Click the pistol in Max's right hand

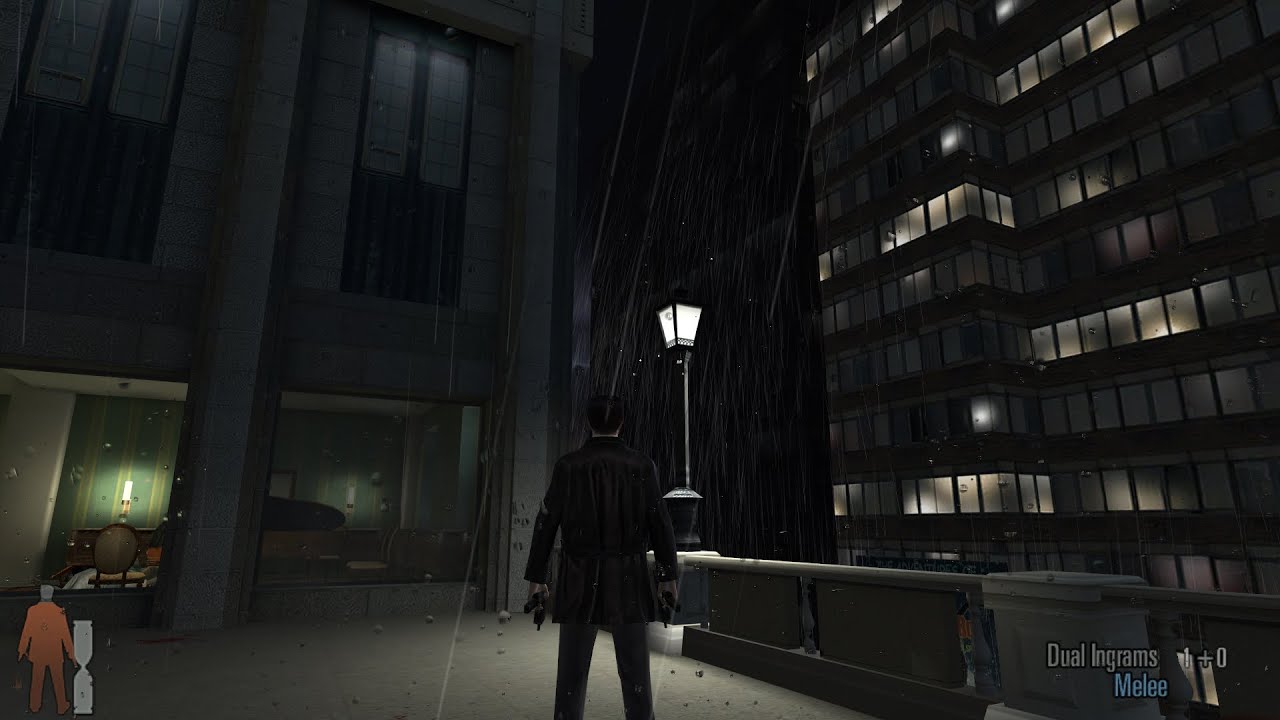tap(666, 607)
